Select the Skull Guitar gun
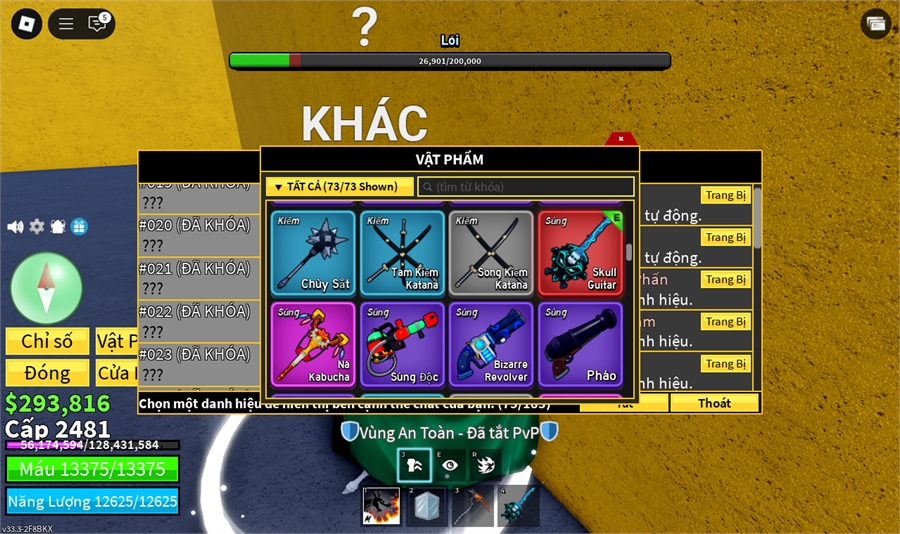Screen dimensions: 900x534 click(580, 253)
